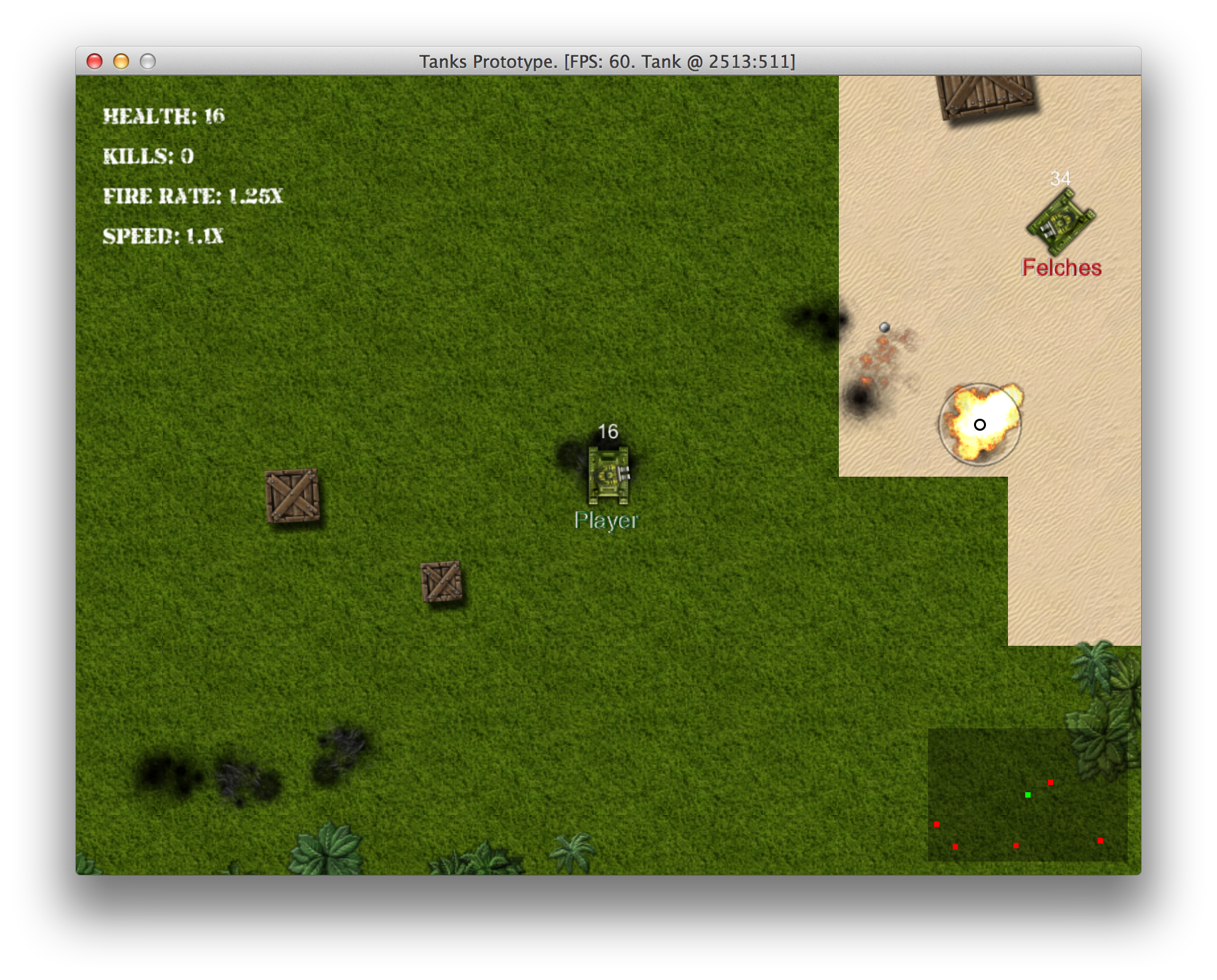Click the Player name label below the tank
Viewport: 1217px width, 980px height.
click(x=607, y=521)
